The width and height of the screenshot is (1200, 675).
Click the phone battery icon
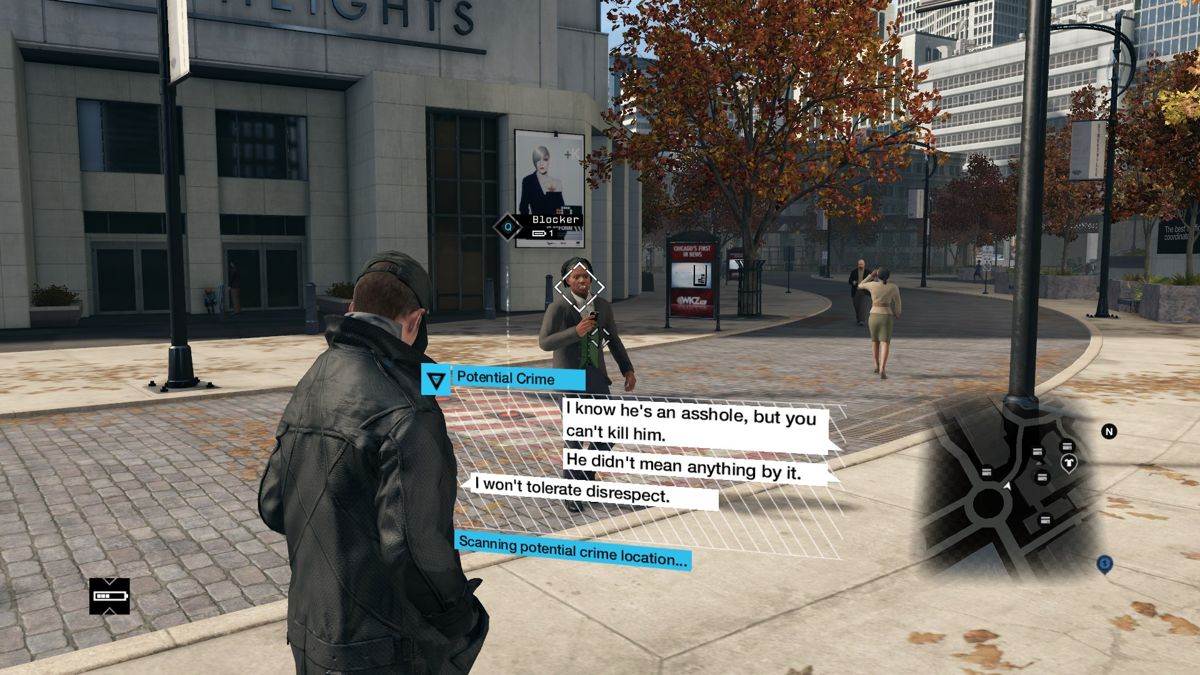tap(109, 596)
